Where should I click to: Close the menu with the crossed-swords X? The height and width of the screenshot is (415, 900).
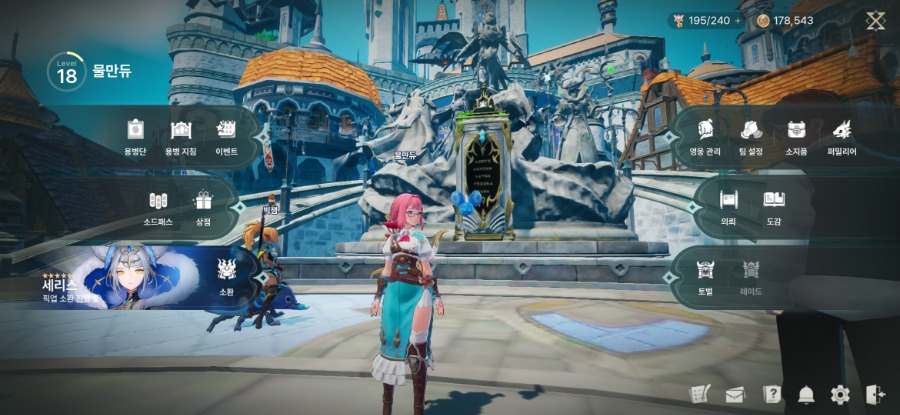pyautogui.click(x=876, y=20)
